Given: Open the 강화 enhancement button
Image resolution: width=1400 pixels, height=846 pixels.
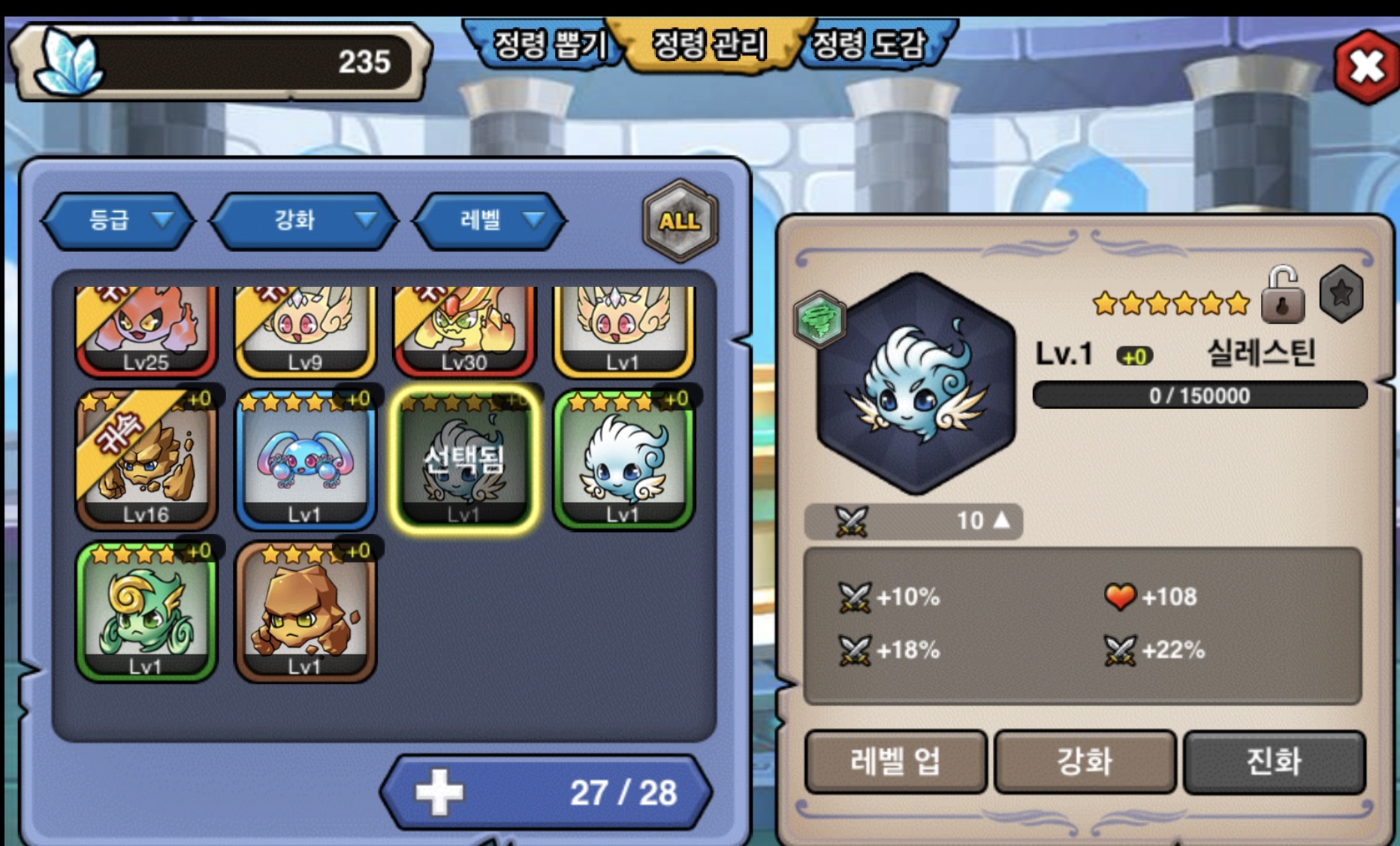Looking at the screenshot, I should [x=1085, y=762].
